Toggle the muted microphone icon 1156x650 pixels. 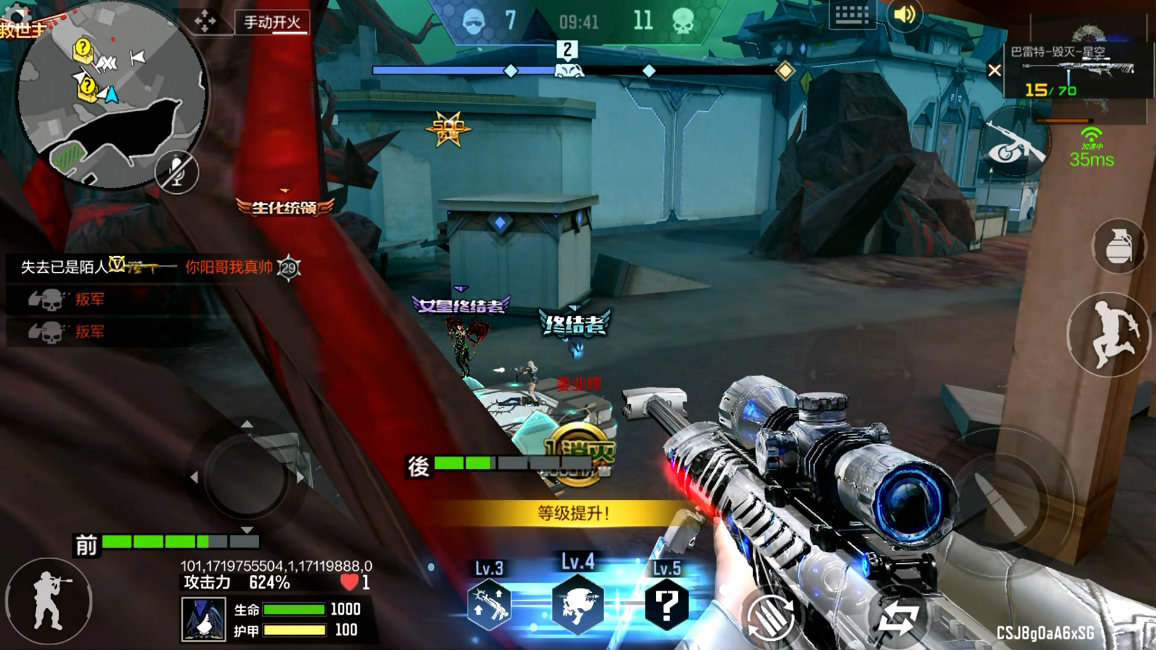click(x=177, y=173)
